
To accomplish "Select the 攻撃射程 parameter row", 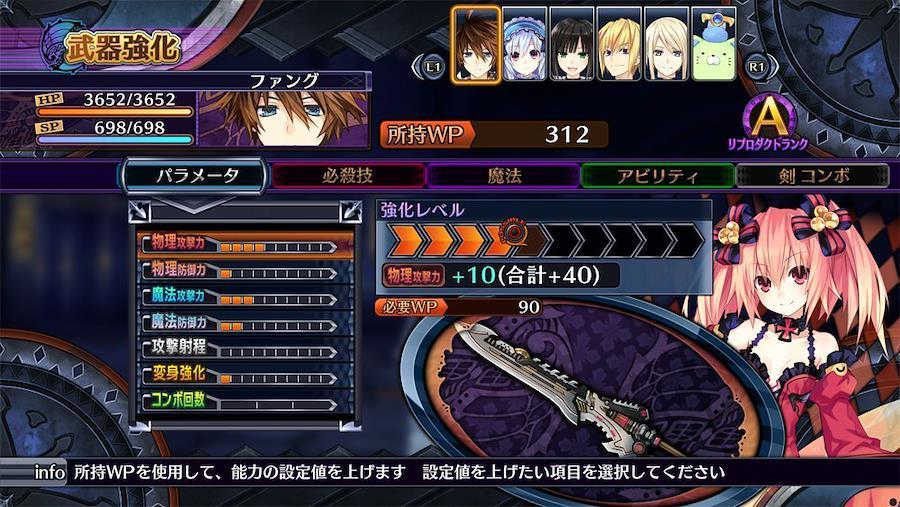I will click(245, 349).
